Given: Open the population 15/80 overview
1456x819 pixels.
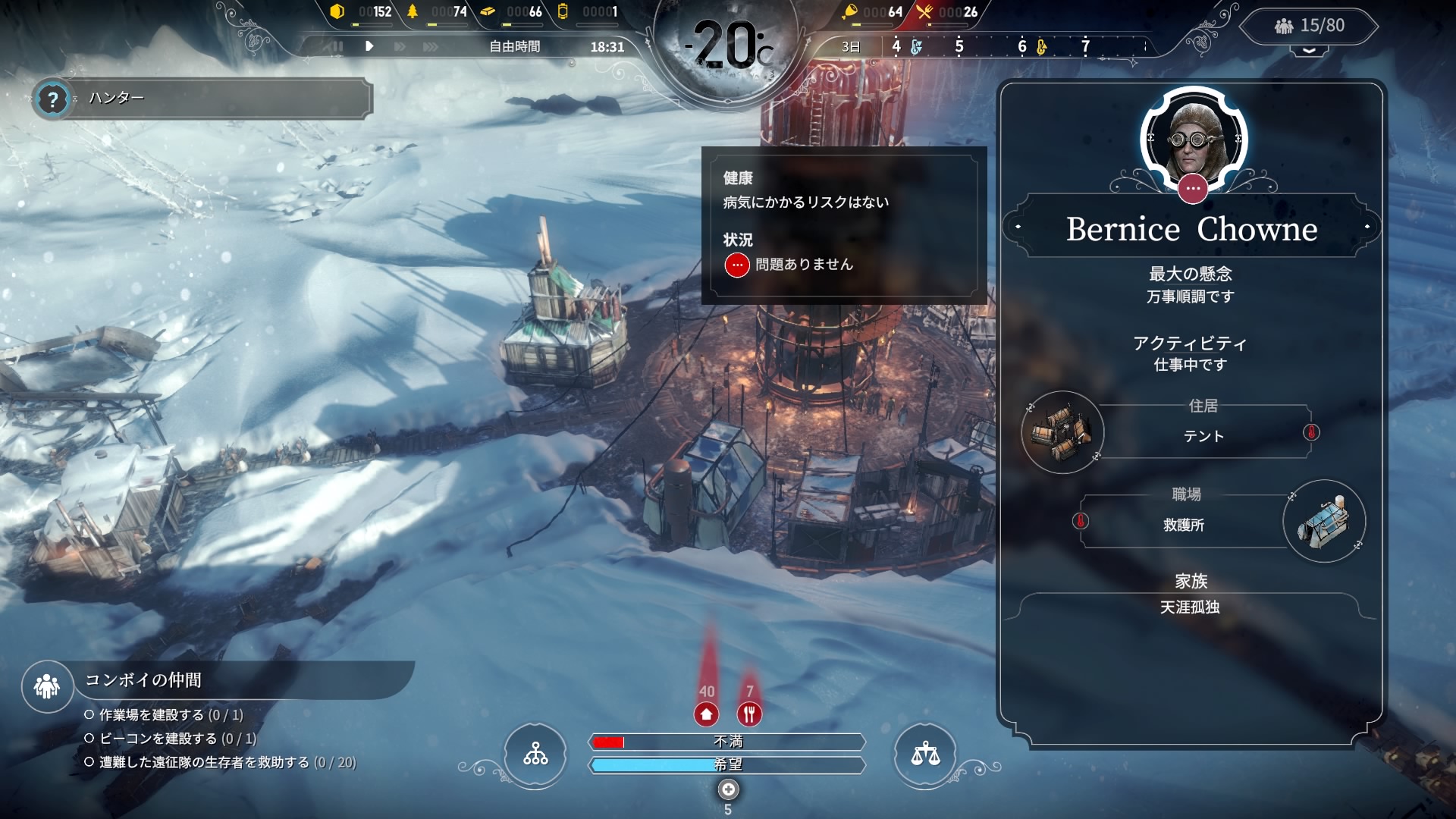Looking at the screenshot, I should [1310, 26].
